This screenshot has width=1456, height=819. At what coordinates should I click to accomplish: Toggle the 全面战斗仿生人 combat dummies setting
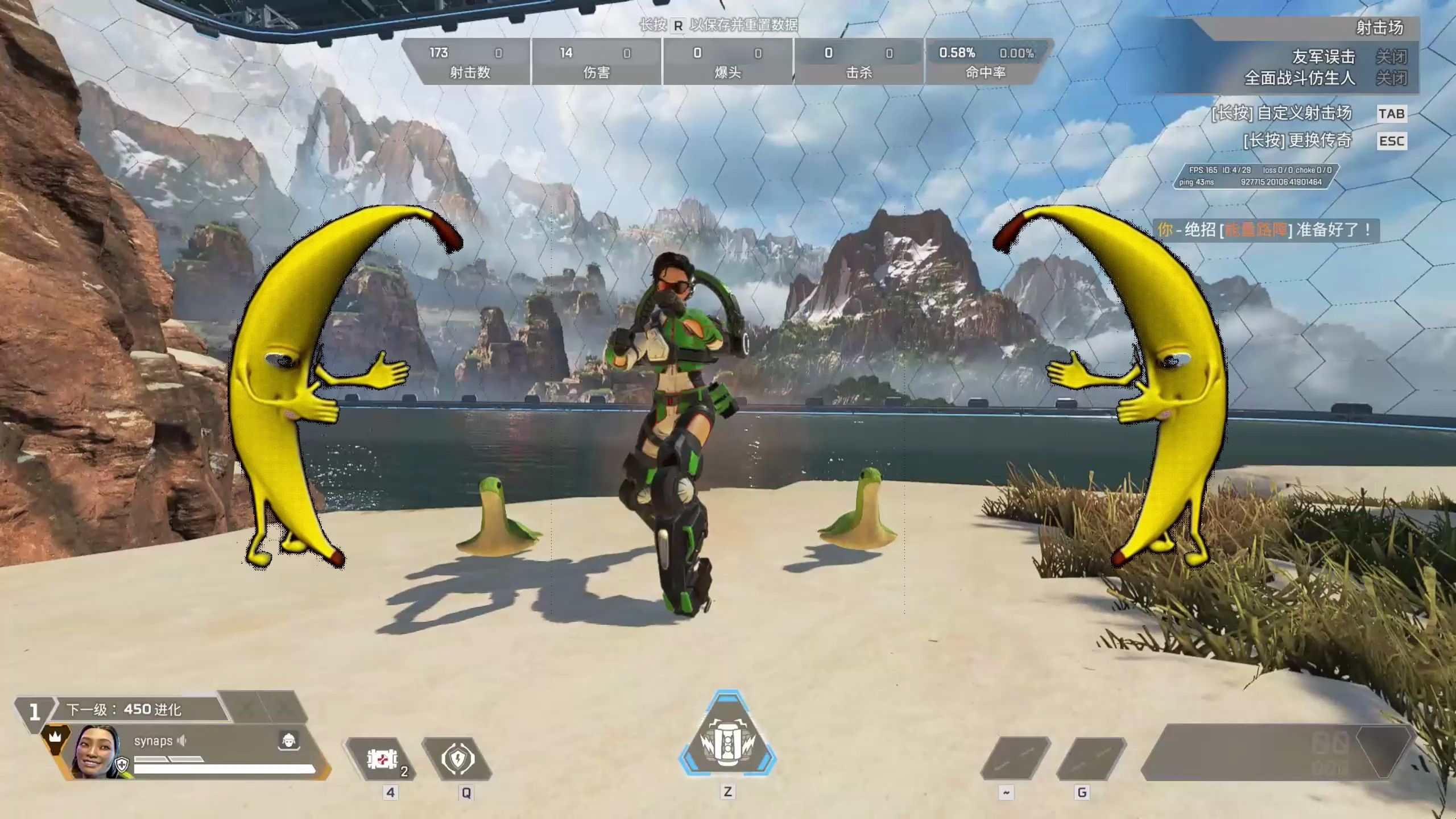coord(1391,78)
